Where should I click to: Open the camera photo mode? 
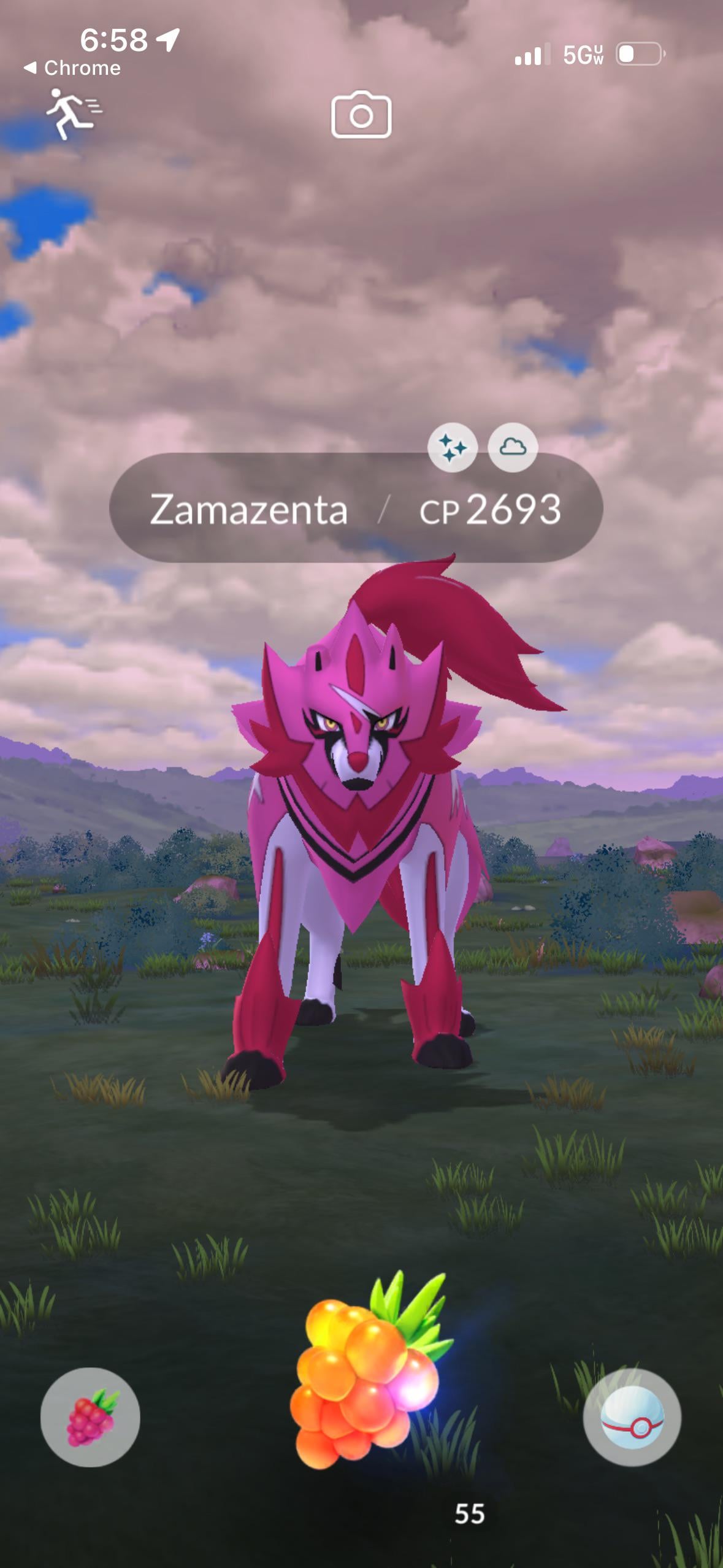361,115
